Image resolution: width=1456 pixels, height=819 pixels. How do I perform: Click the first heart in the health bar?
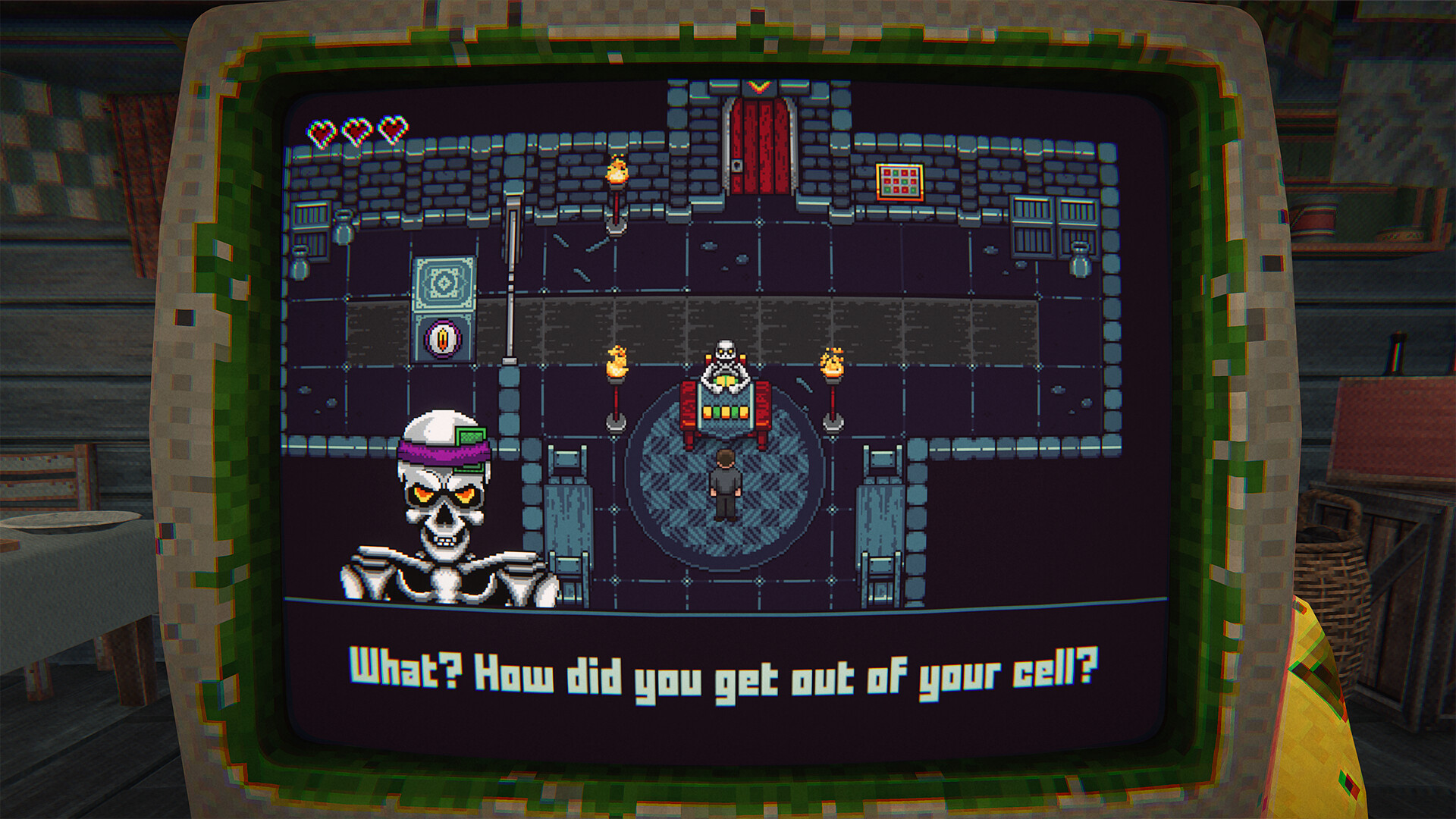[x=322, y=129]
